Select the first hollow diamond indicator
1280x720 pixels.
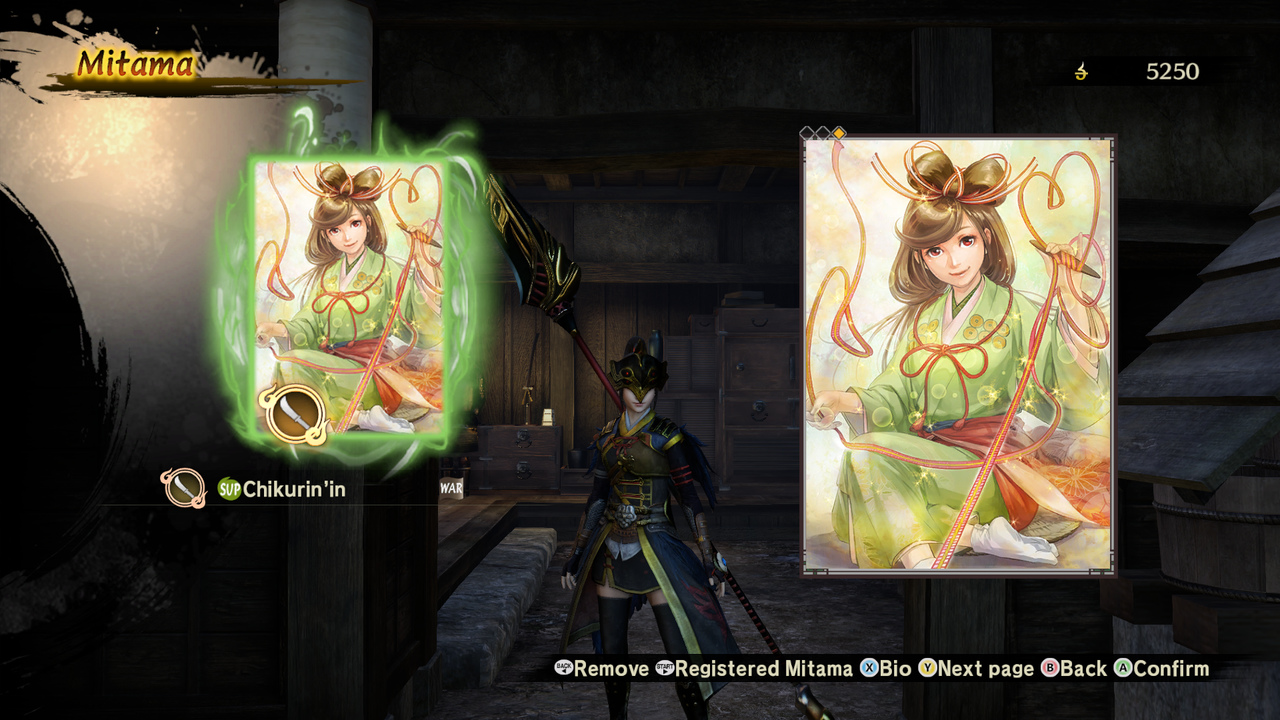805,133
